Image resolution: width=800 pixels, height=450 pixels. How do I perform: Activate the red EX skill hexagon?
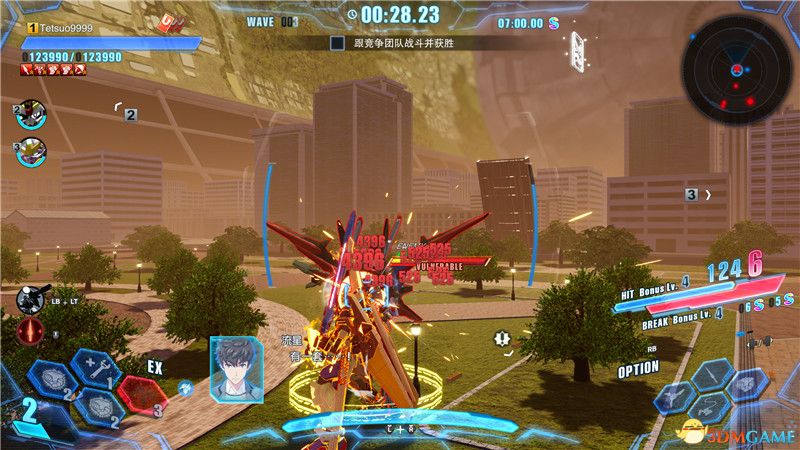(x=142, y=393)
